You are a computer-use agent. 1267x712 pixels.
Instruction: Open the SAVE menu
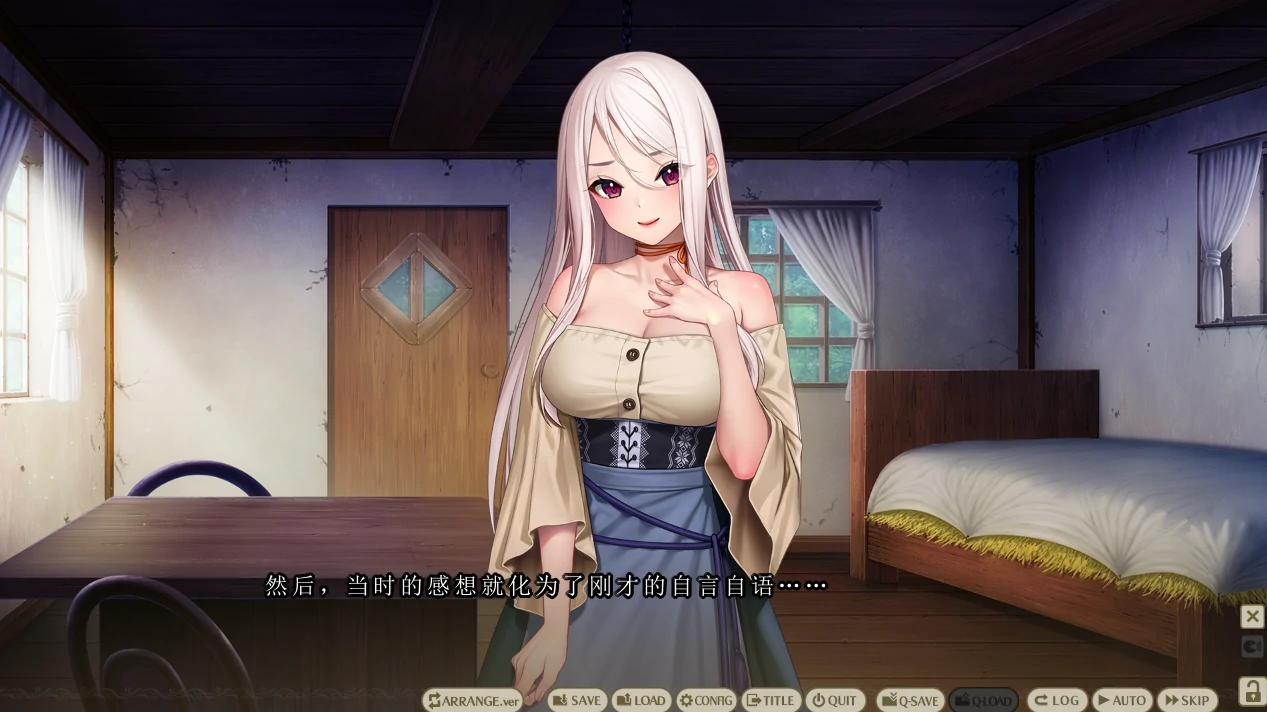(577, 700)
